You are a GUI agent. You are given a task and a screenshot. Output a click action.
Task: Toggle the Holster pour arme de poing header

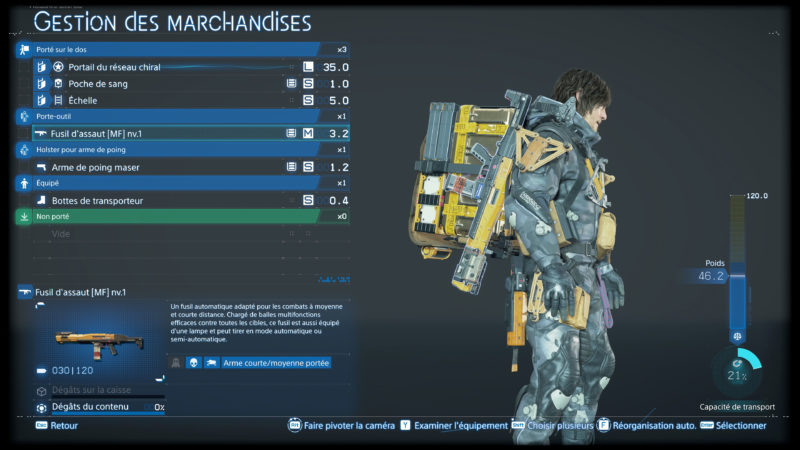click(x=180, y=150)
